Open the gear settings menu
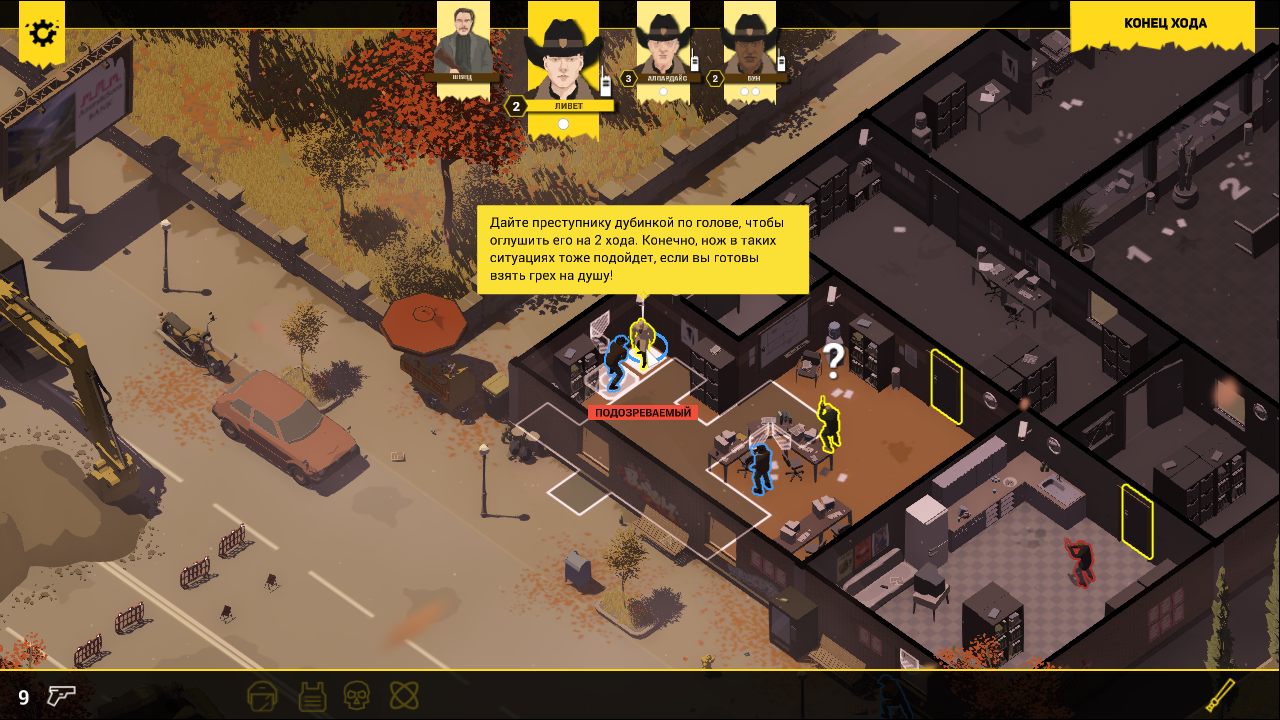Screen dimensions: 1280x720 click(x=42, y=33)
